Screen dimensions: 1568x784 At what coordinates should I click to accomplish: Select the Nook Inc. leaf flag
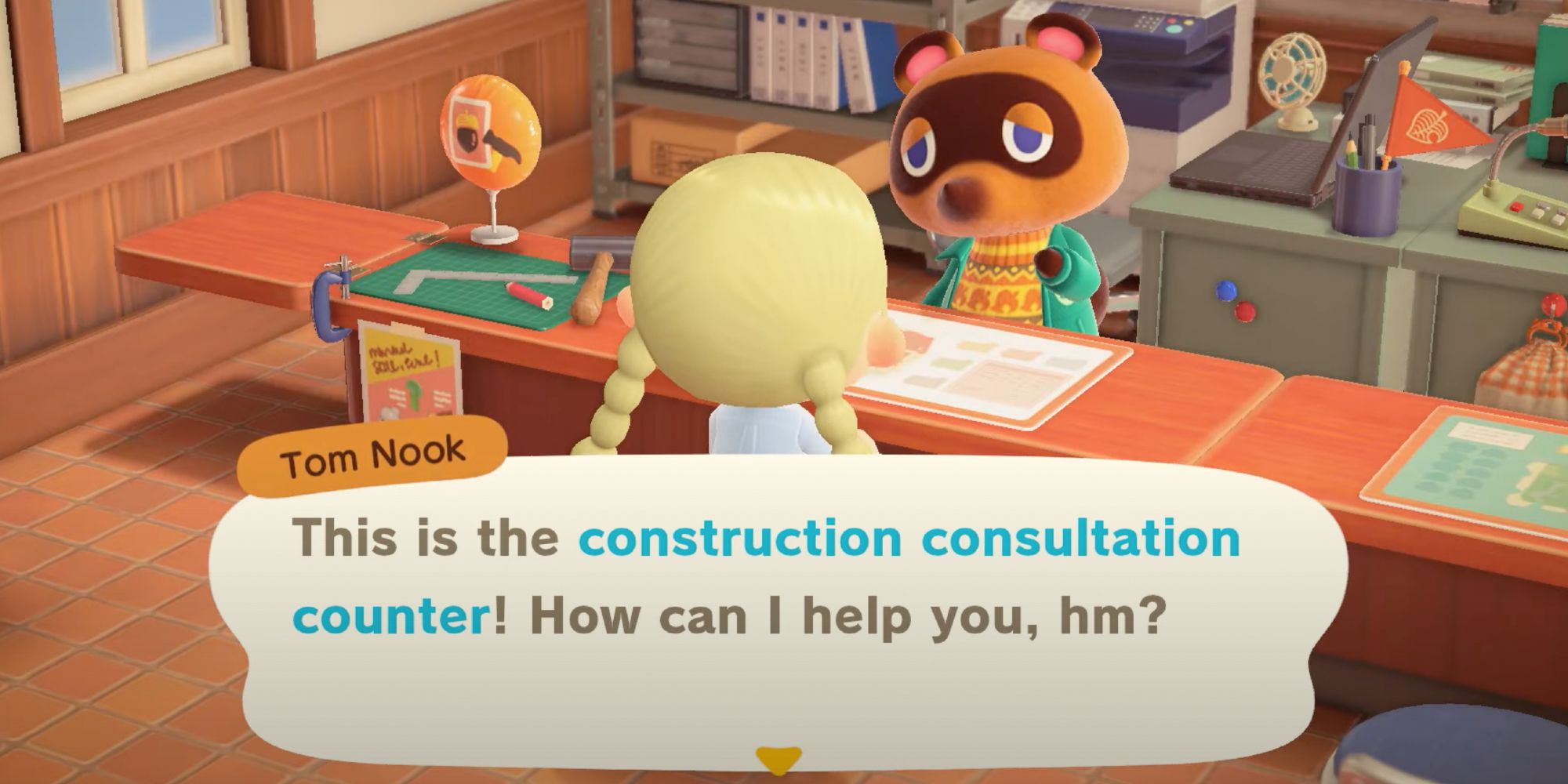[1428, 122]
